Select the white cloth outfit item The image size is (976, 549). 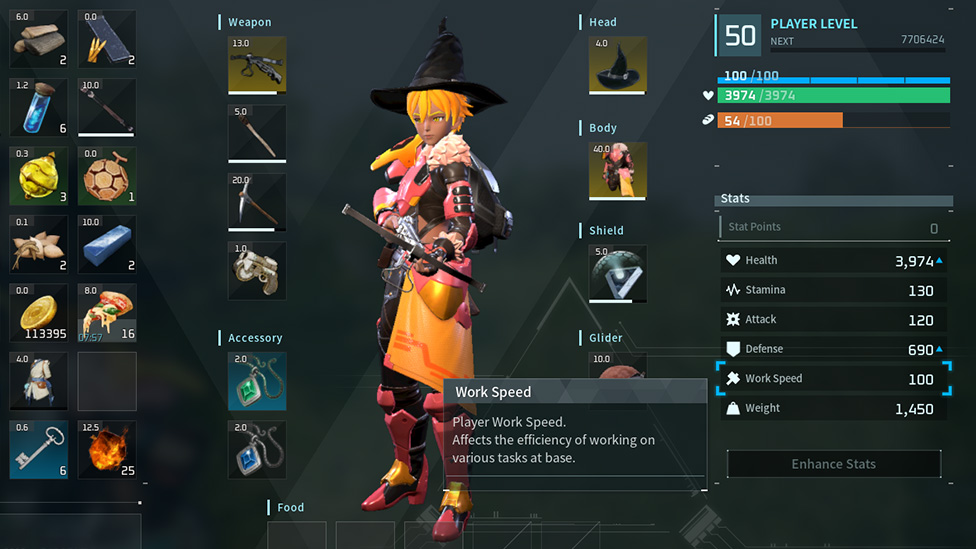(x=39, y=380)
